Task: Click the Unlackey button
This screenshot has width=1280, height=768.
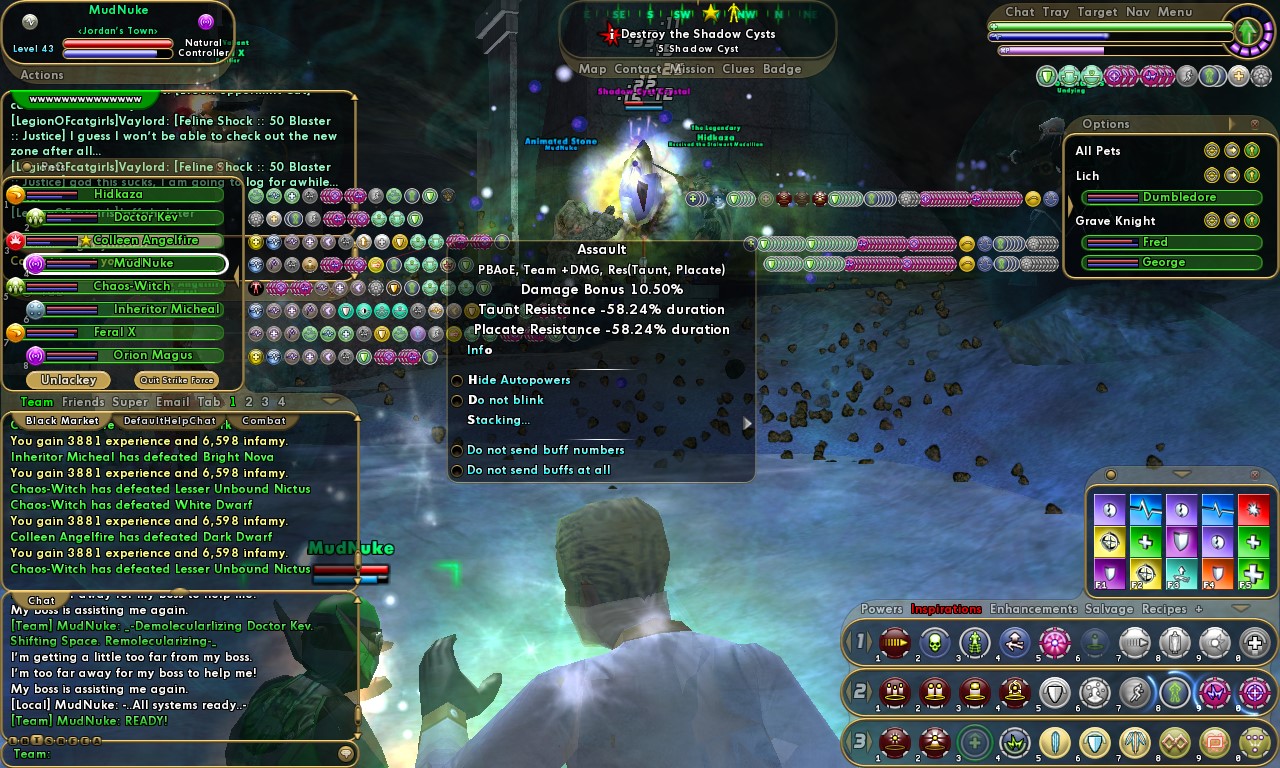Action: click(x=68, y=380)
